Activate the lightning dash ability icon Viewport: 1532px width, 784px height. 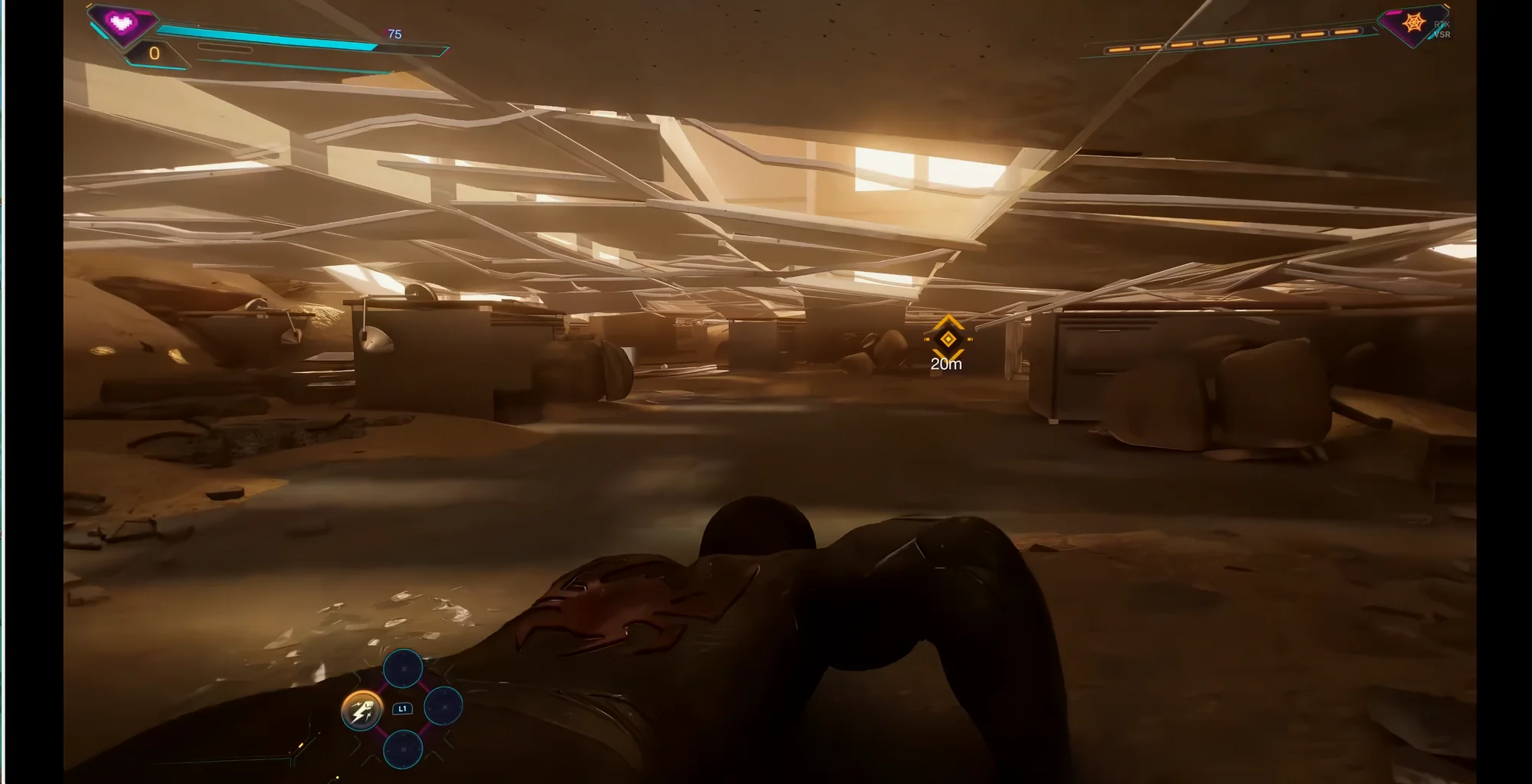[x=362, y=709]
